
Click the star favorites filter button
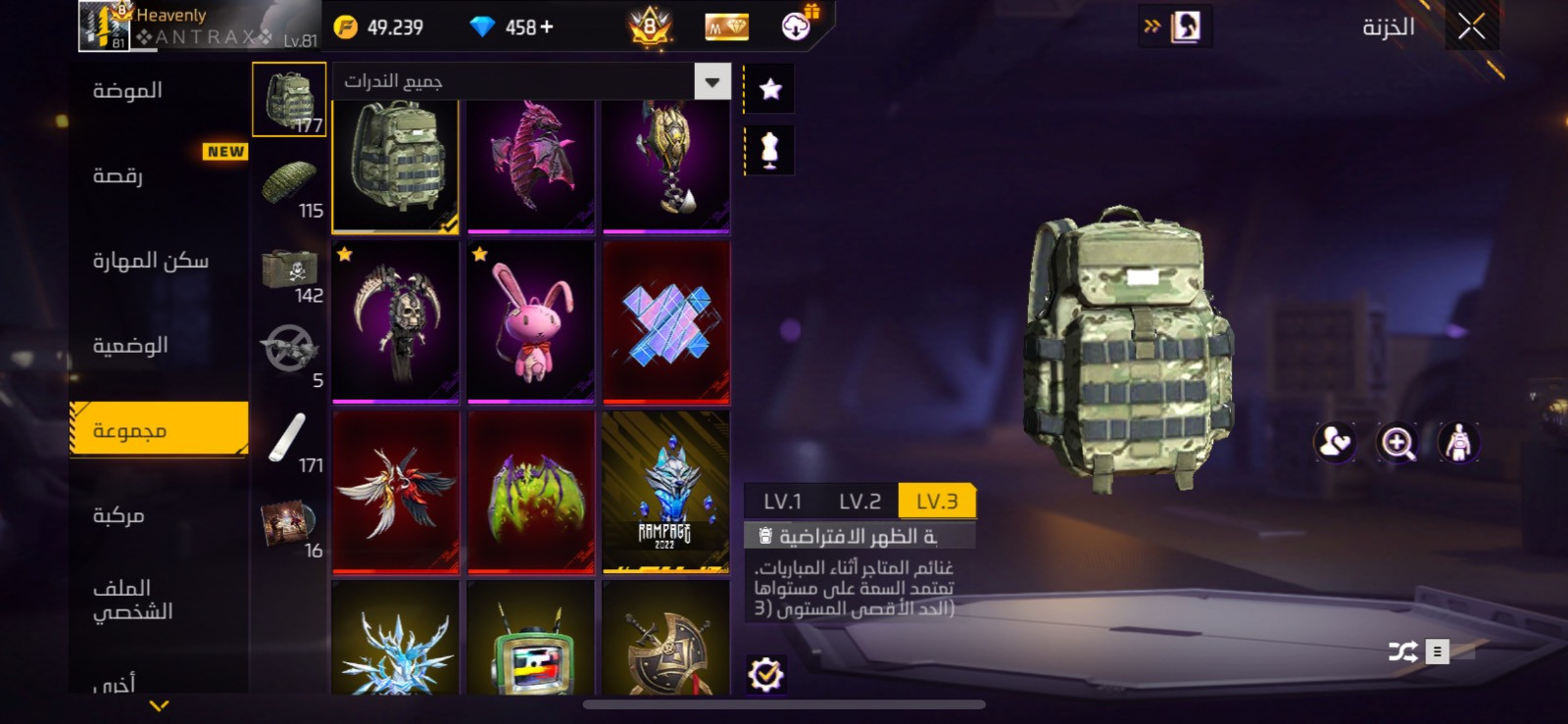770,90
